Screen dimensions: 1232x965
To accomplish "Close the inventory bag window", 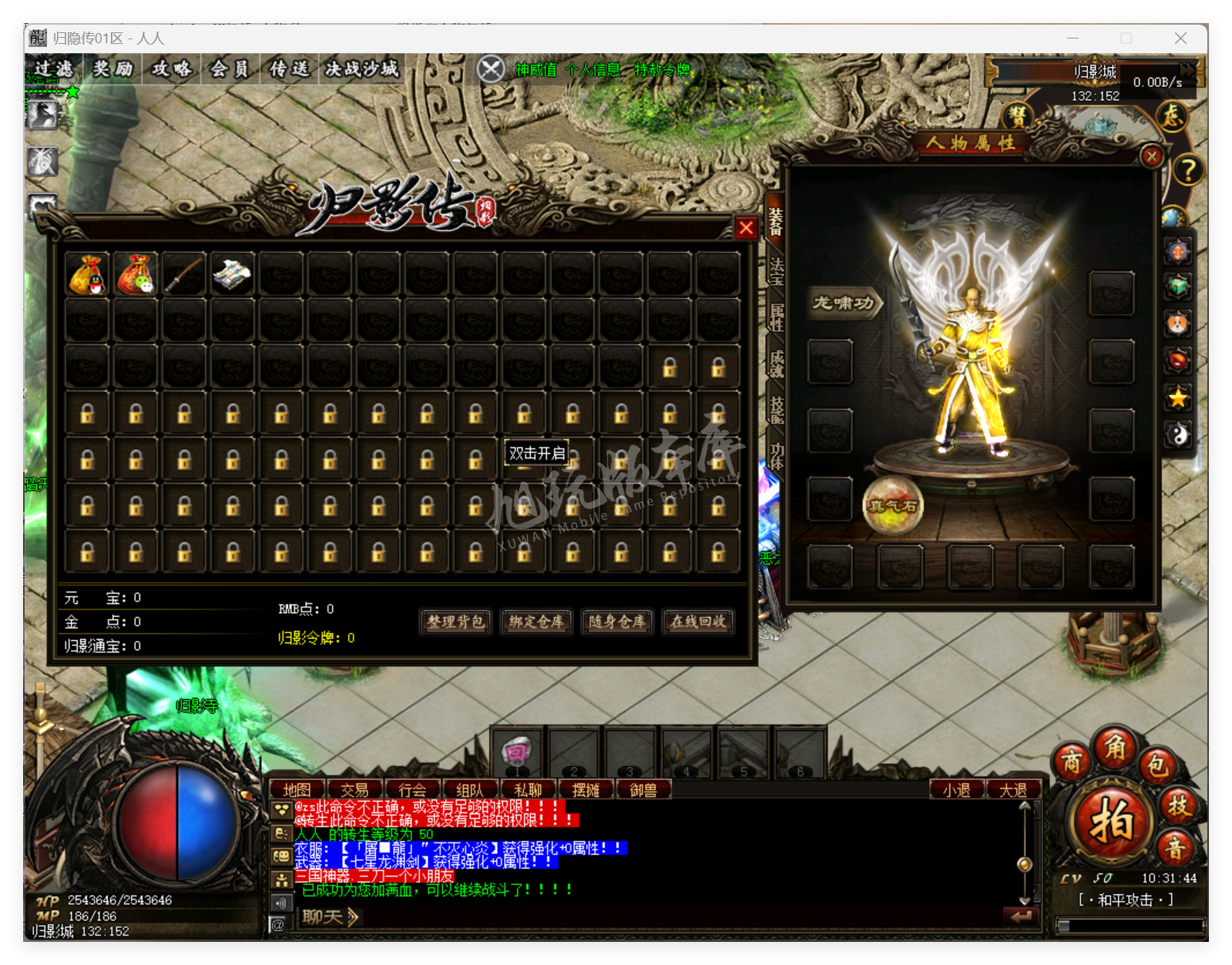I will click(x=745, y=228).
